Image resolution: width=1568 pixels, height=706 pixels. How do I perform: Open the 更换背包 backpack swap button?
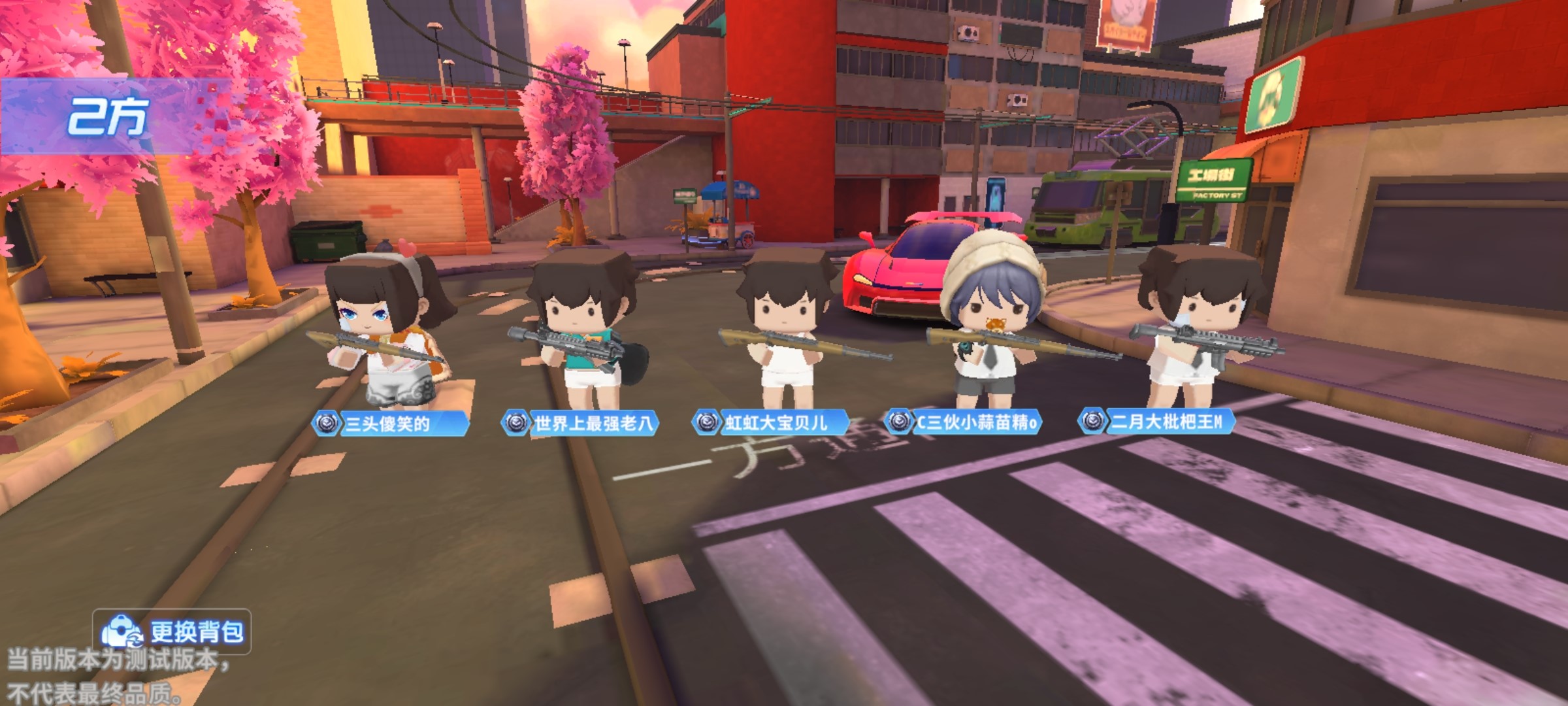point(172,632)
